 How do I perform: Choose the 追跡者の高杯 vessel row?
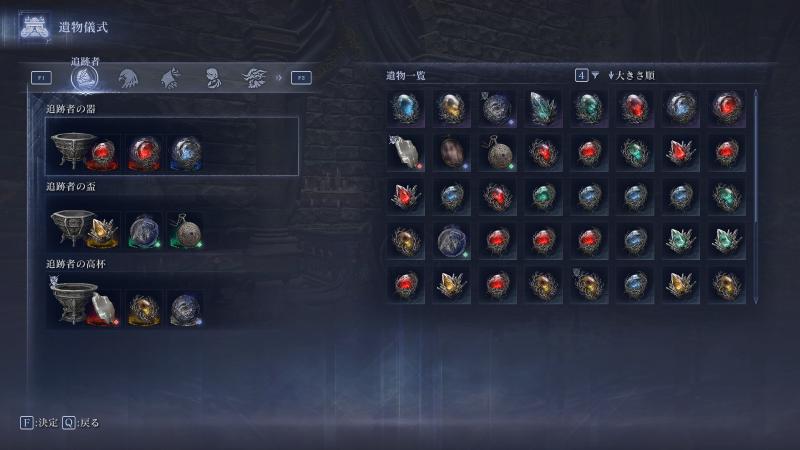[172, 302]
